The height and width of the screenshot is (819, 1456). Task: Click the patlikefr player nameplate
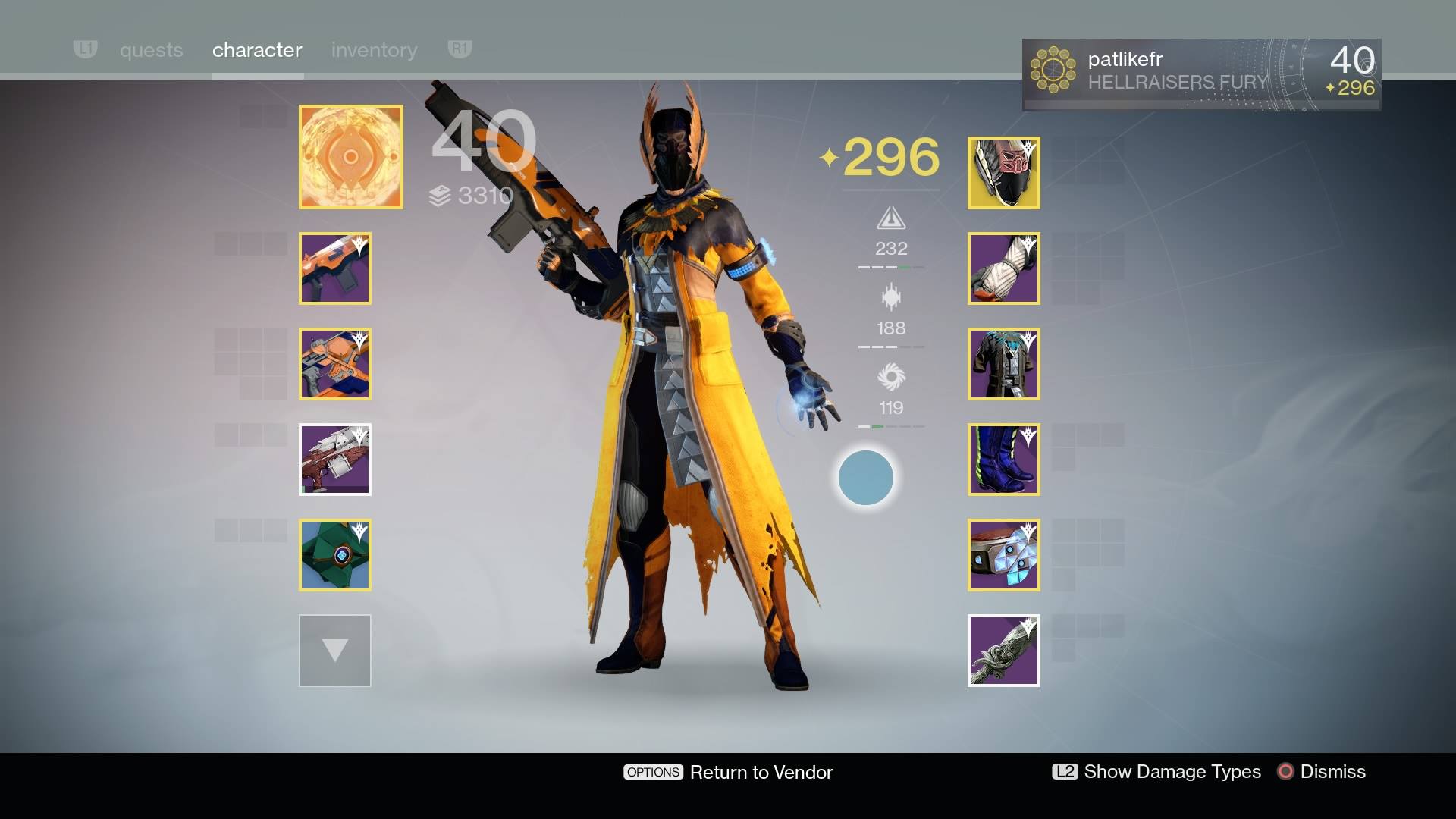(x=1201, y=74)
